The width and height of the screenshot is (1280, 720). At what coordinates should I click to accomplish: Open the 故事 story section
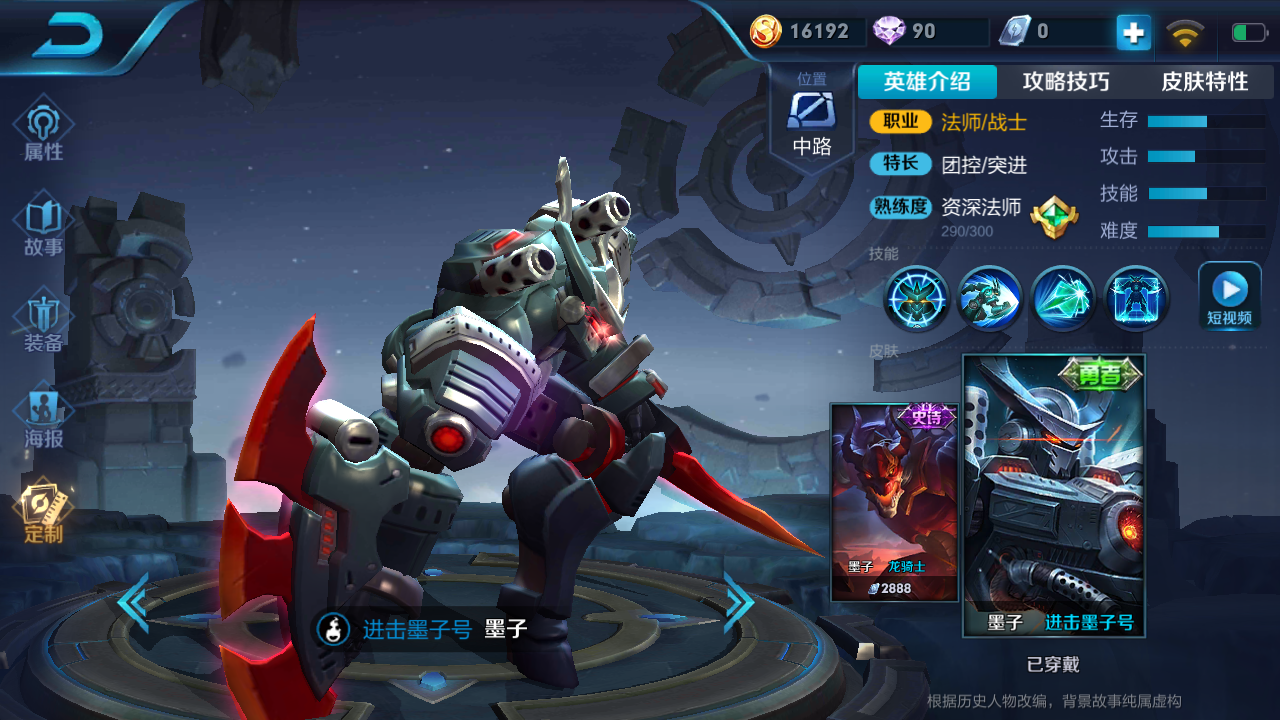click(44, 227)
